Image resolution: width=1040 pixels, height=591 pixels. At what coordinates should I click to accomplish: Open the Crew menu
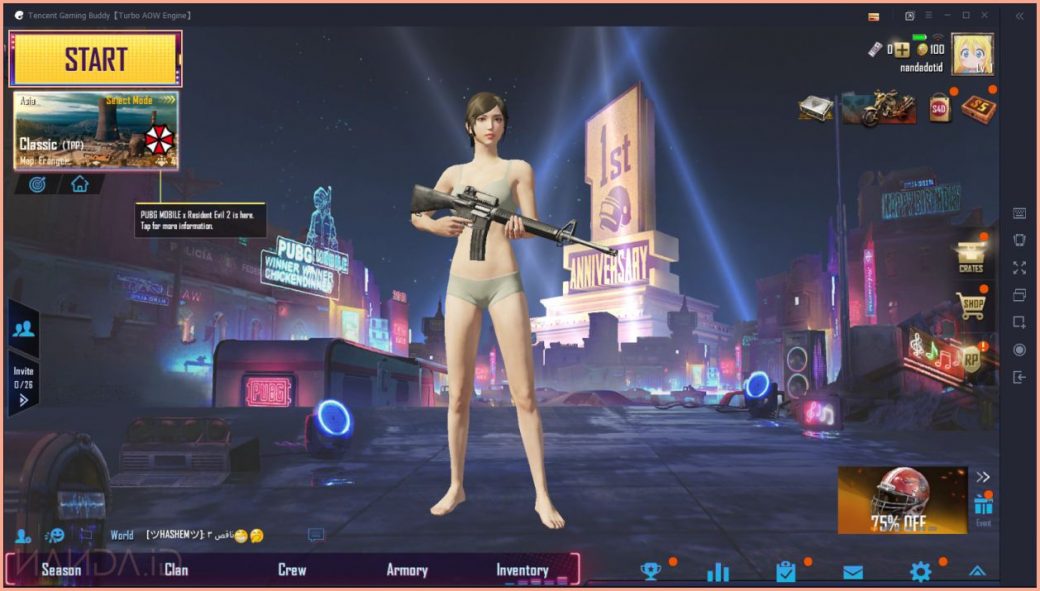pos(292,570)
